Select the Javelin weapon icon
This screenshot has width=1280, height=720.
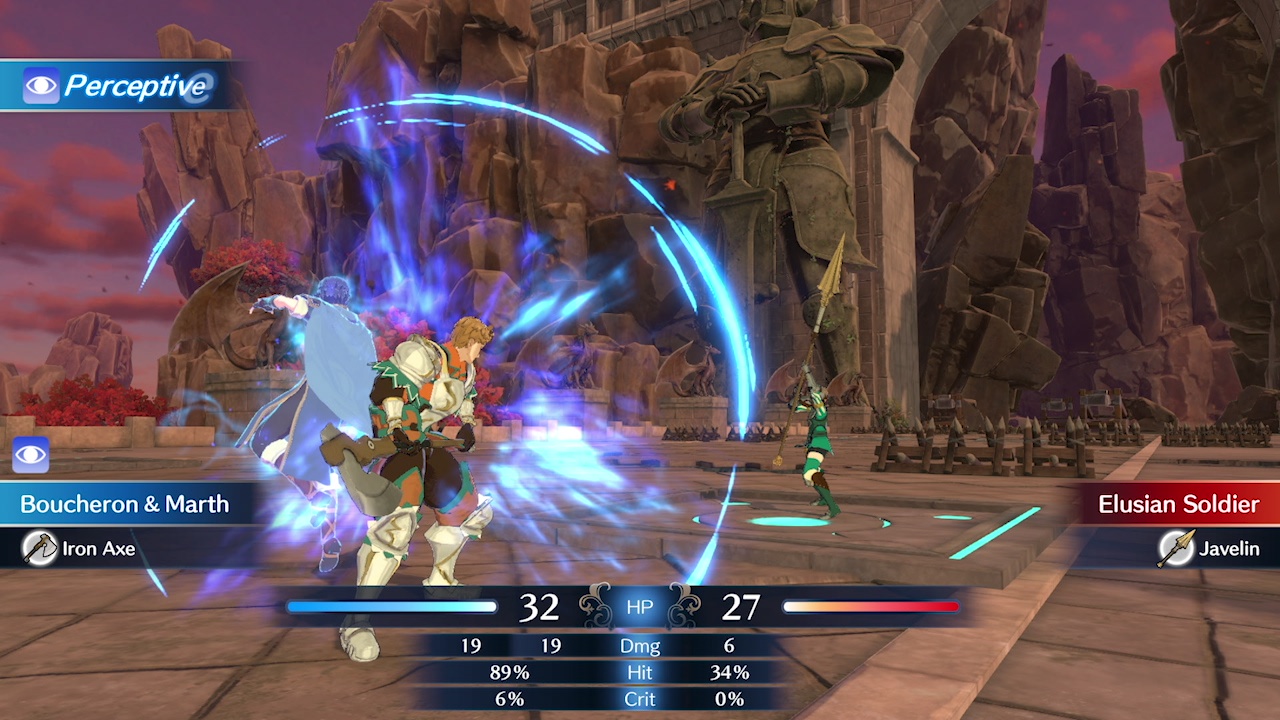1175,548
